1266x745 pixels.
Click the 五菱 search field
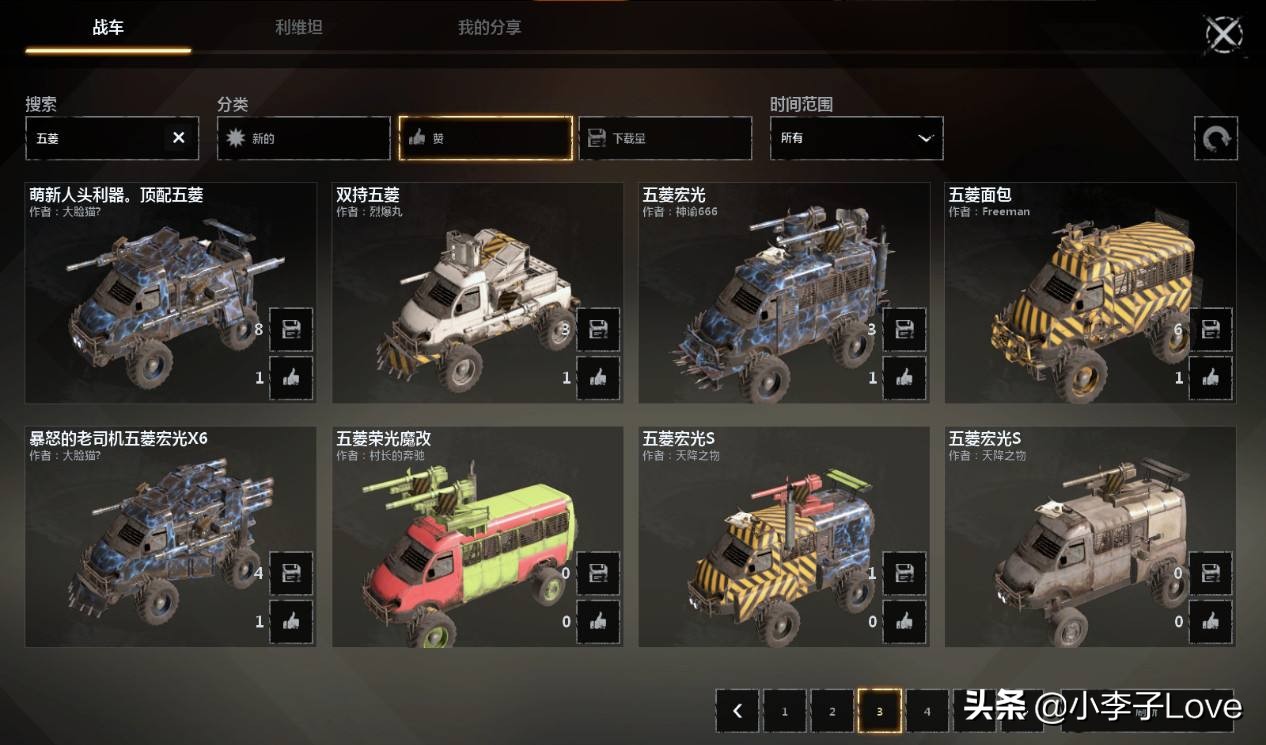(95, 138)
